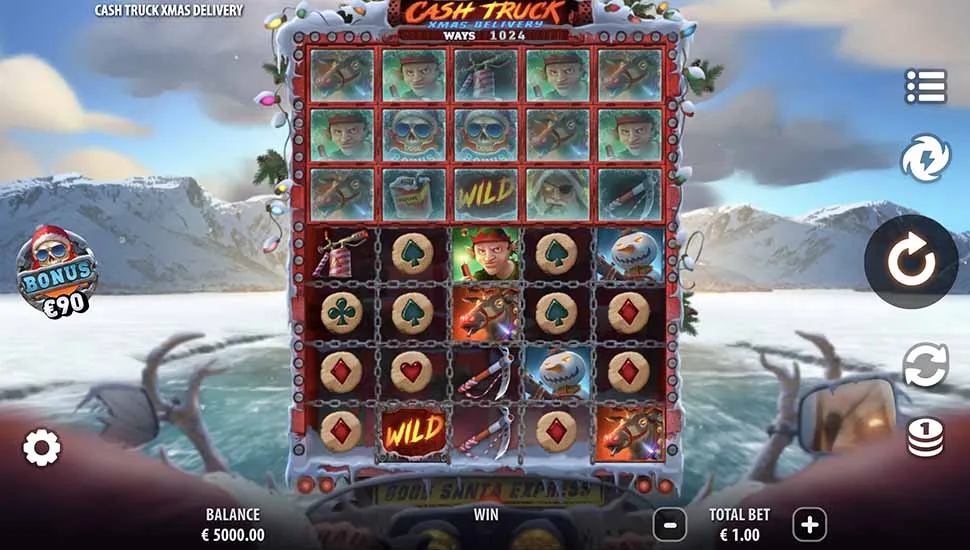970x550 pixels.
Task: Toggle the turbo lightning spin button
Action: (924, 158)
